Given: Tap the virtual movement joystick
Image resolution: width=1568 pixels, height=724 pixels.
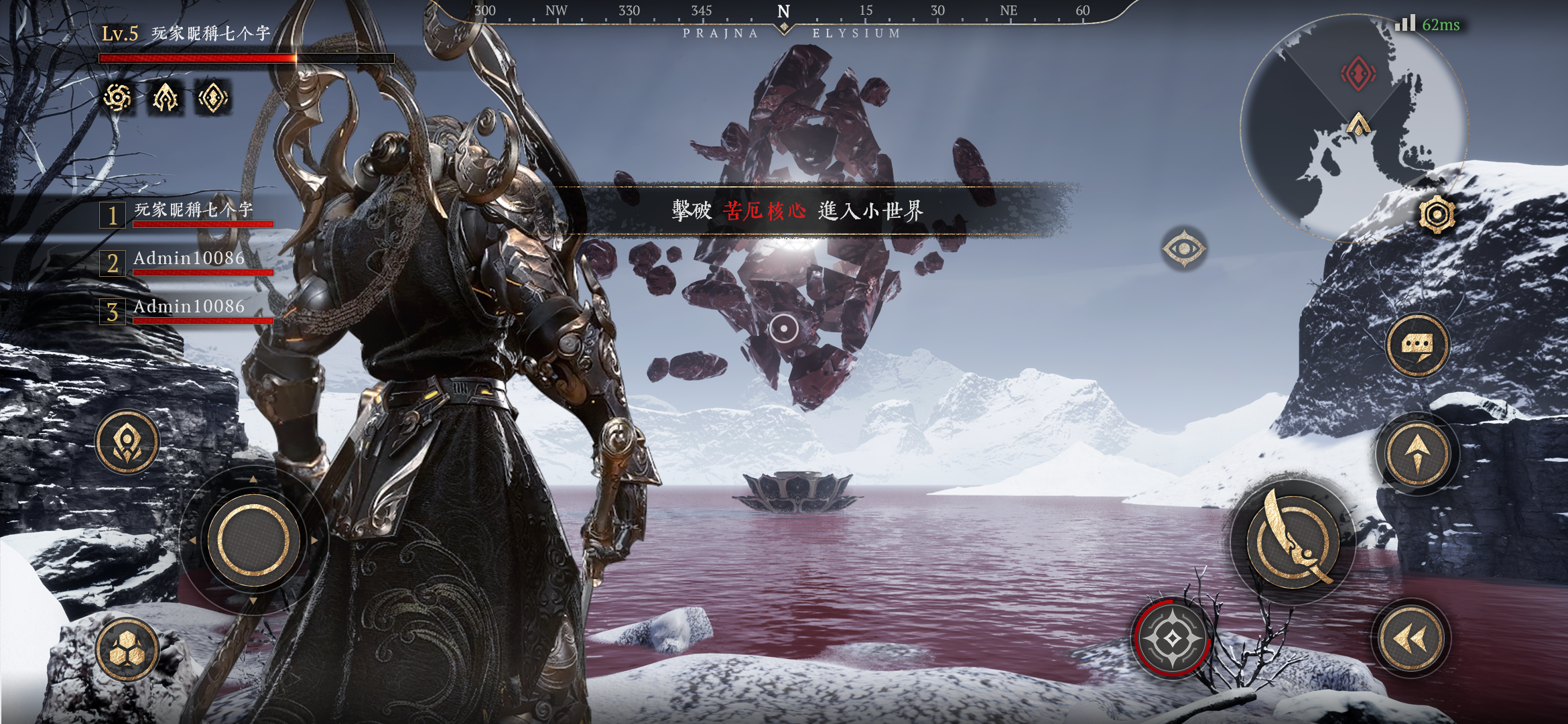Looking at the screenshot, I should tap(253, 539).
